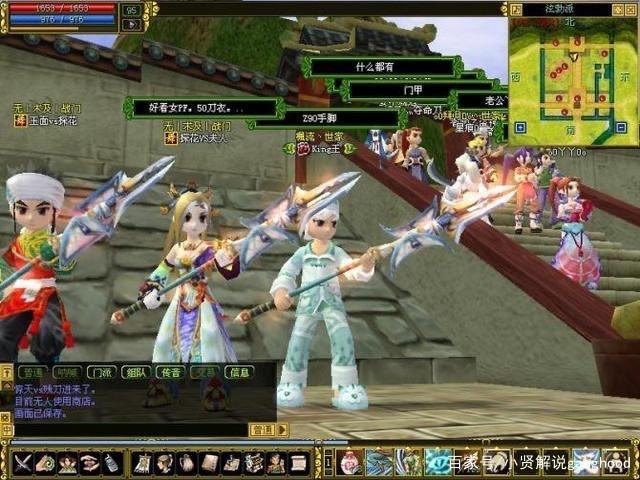Viewport: 640px width, 480px height.
Task: Click the crossed swords attack icon
Action: point(23,463)
